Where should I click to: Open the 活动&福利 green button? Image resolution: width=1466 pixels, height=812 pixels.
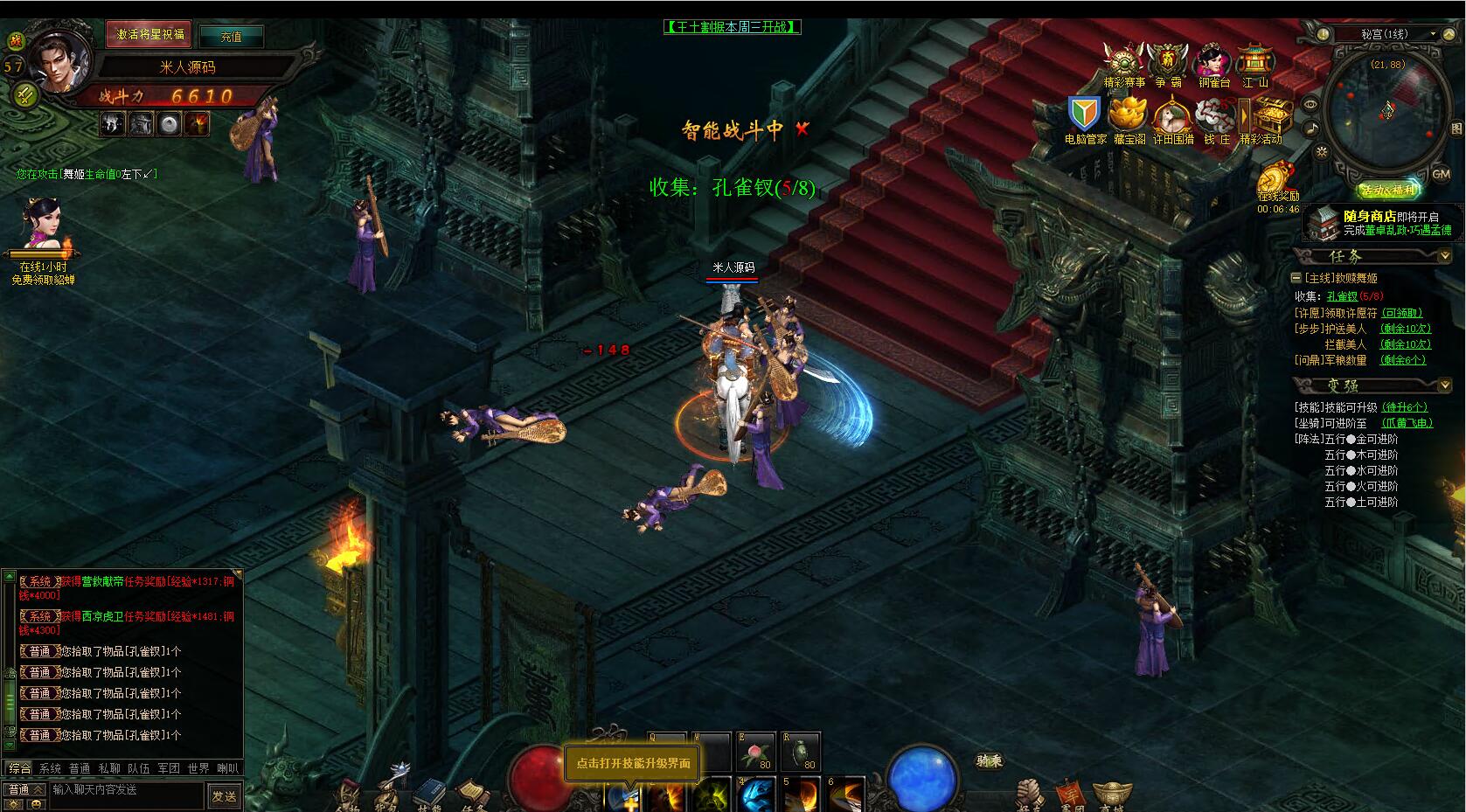1388,191
